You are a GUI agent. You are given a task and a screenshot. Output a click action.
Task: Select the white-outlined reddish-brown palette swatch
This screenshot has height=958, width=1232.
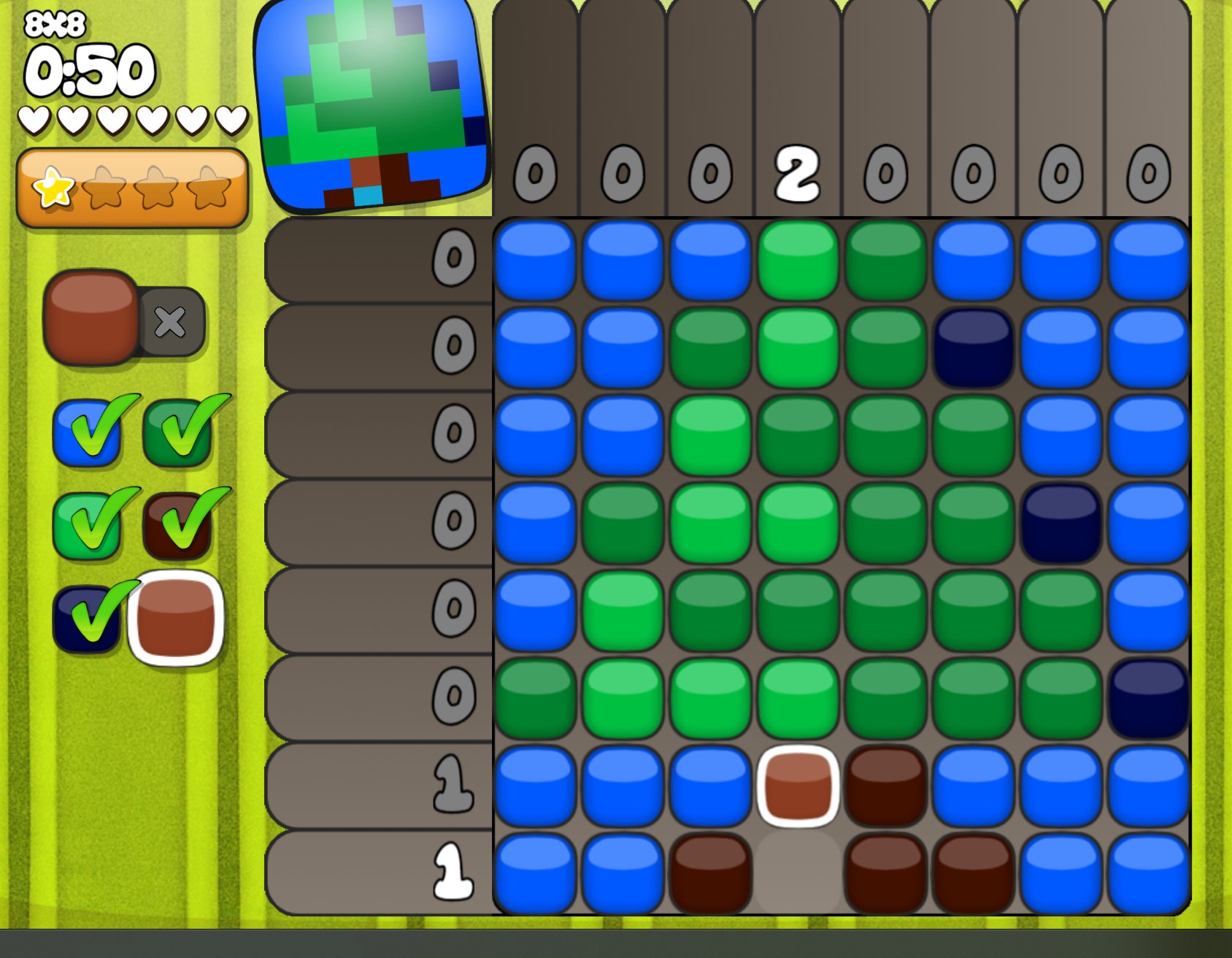point(176,618)
